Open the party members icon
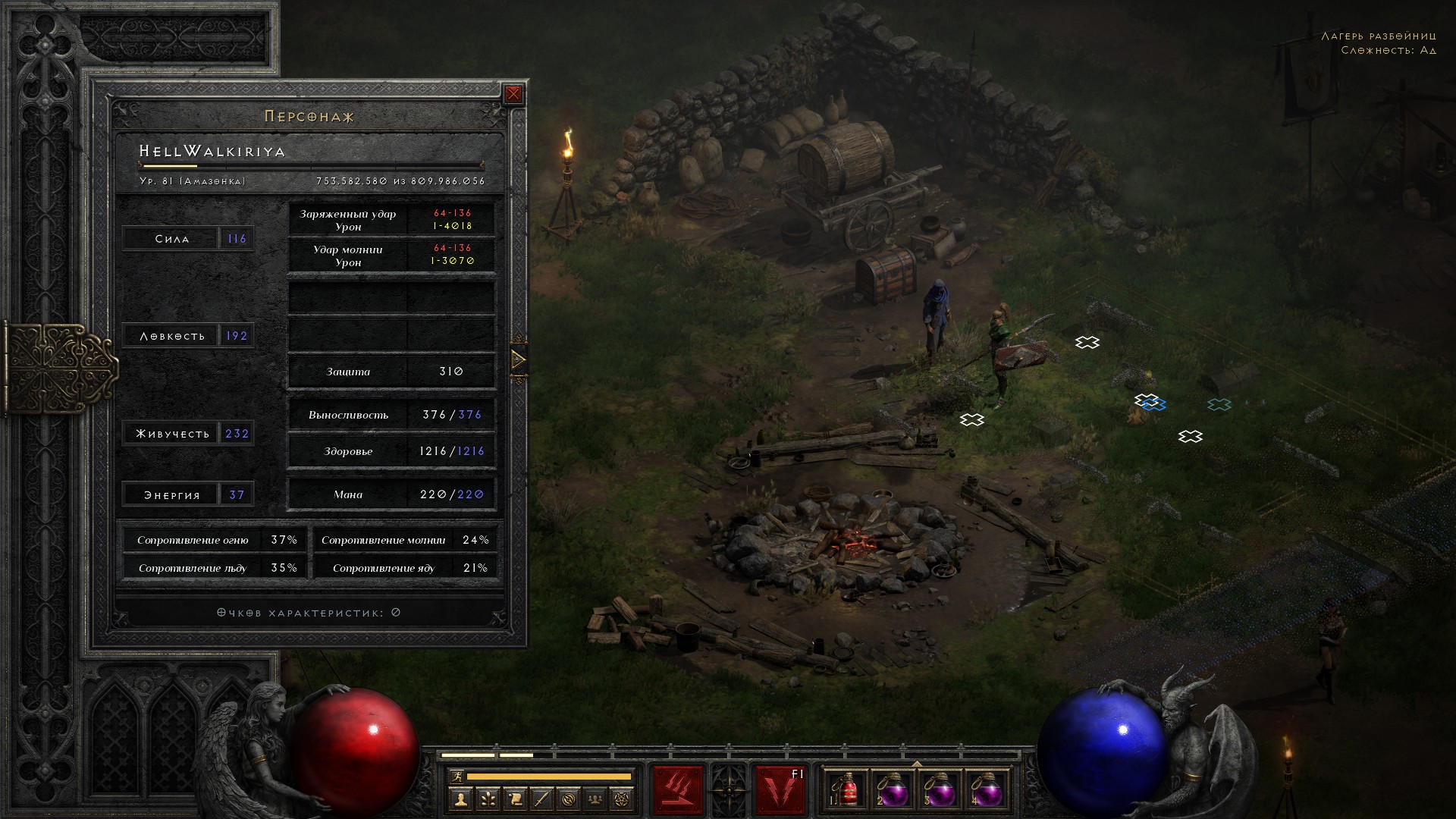The image size is (1456, 819). point(596,799)
